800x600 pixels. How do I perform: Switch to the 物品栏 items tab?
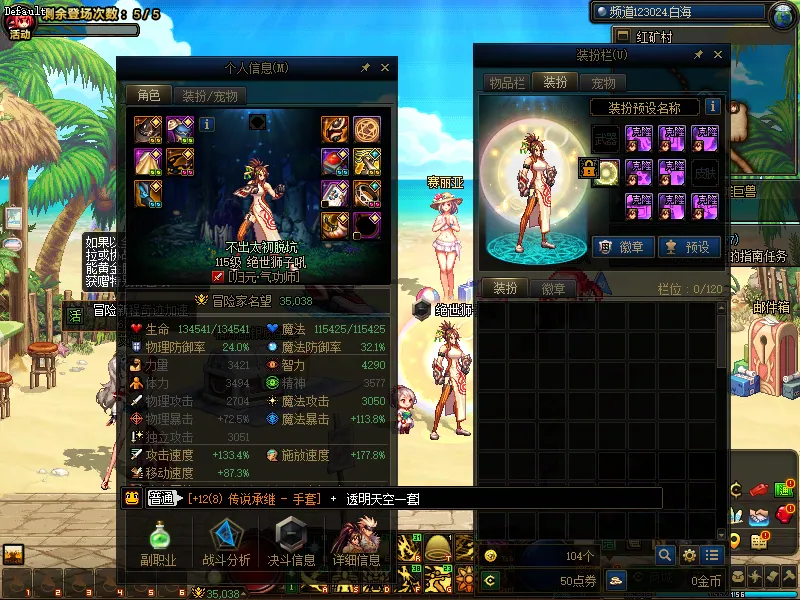click(506, 83)
